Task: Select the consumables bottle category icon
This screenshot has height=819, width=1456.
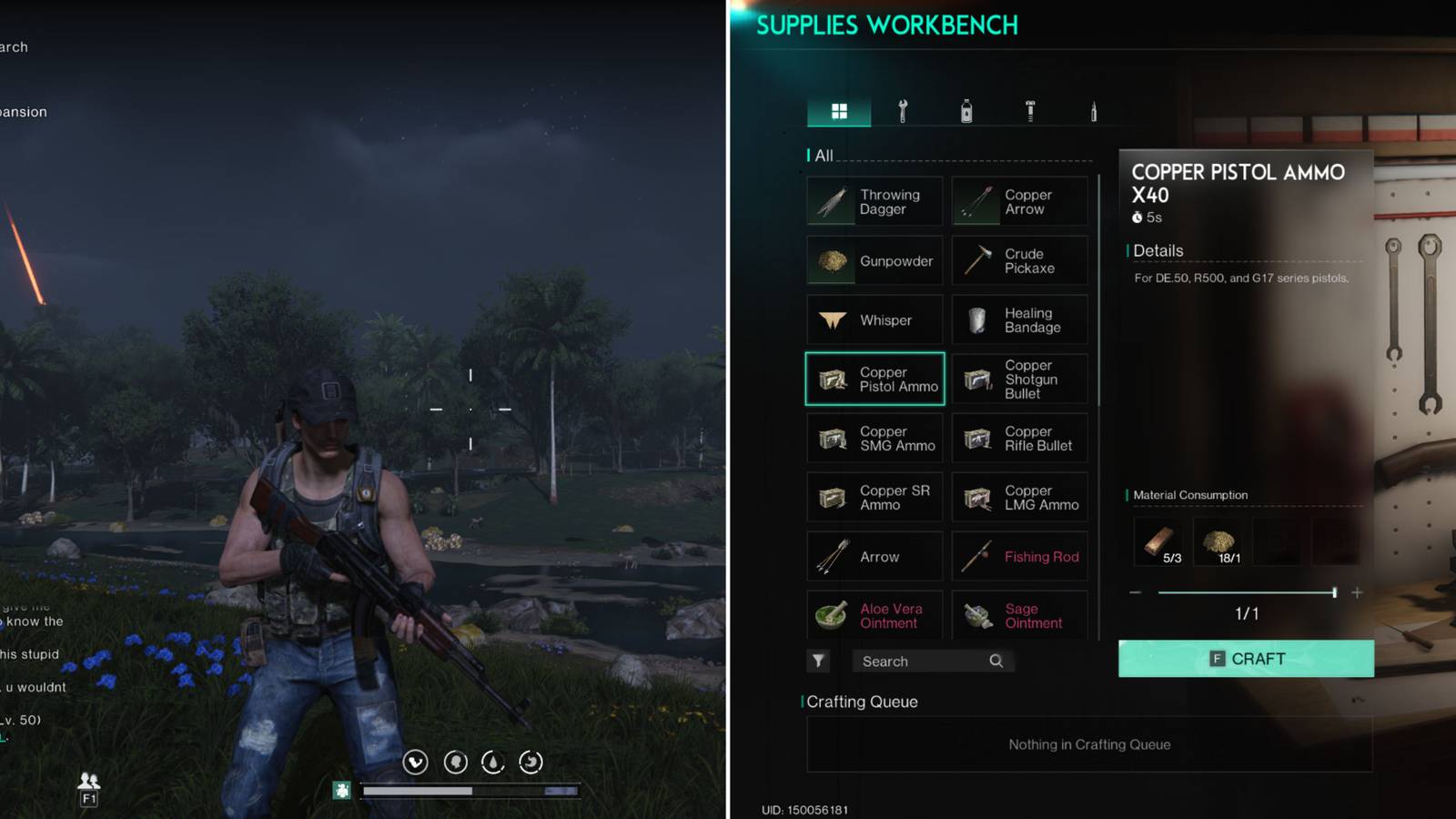Action: pyautogui.click(x=966, y=111)
